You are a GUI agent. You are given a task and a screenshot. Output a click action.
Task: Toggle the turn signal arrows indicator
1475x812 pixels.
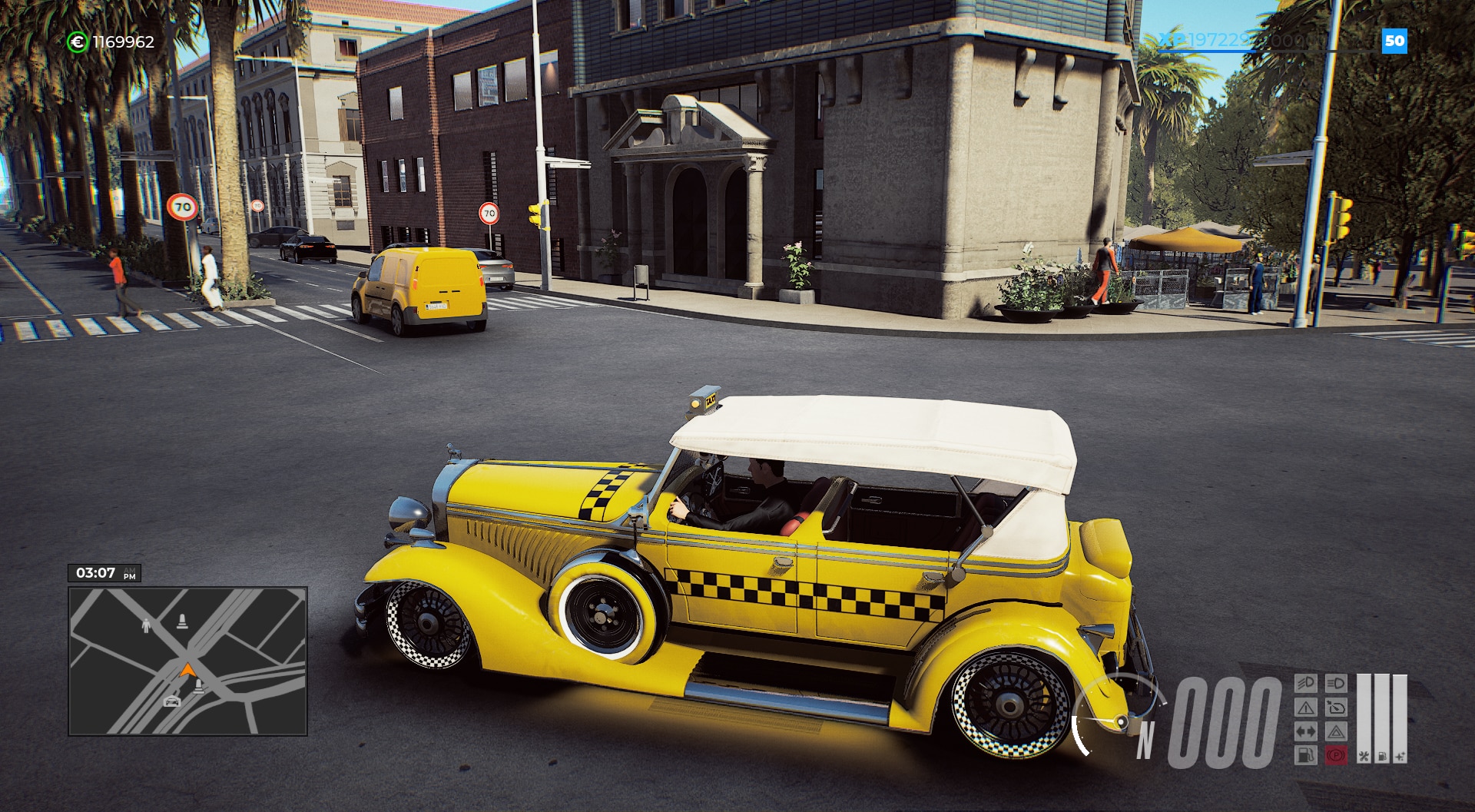[x=1305, y=731]
